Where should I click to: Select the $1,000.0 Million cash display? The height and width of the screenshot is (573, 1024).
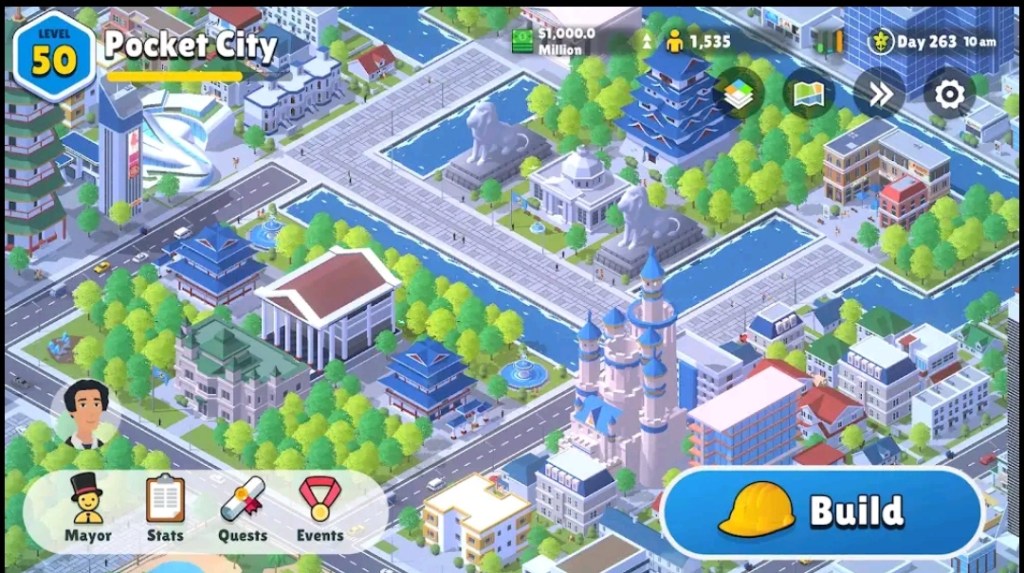556,40
